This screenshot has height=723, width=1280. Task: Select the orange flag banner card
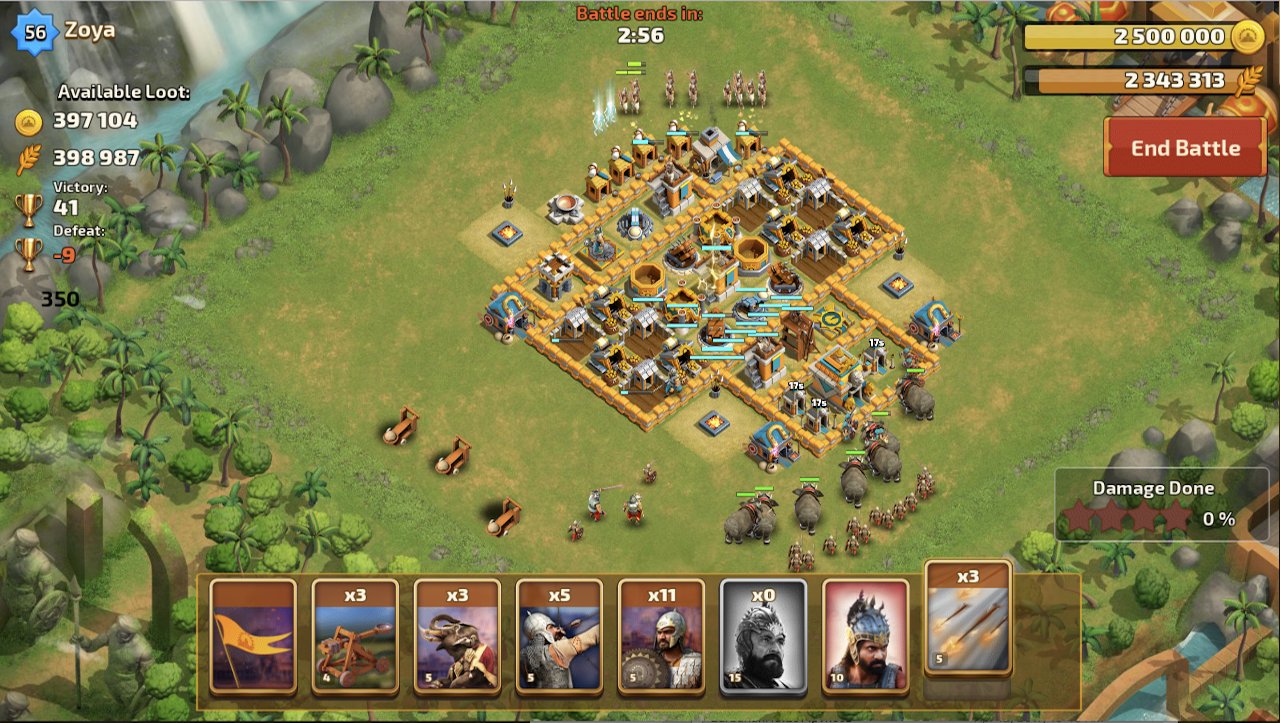point(253,636)
